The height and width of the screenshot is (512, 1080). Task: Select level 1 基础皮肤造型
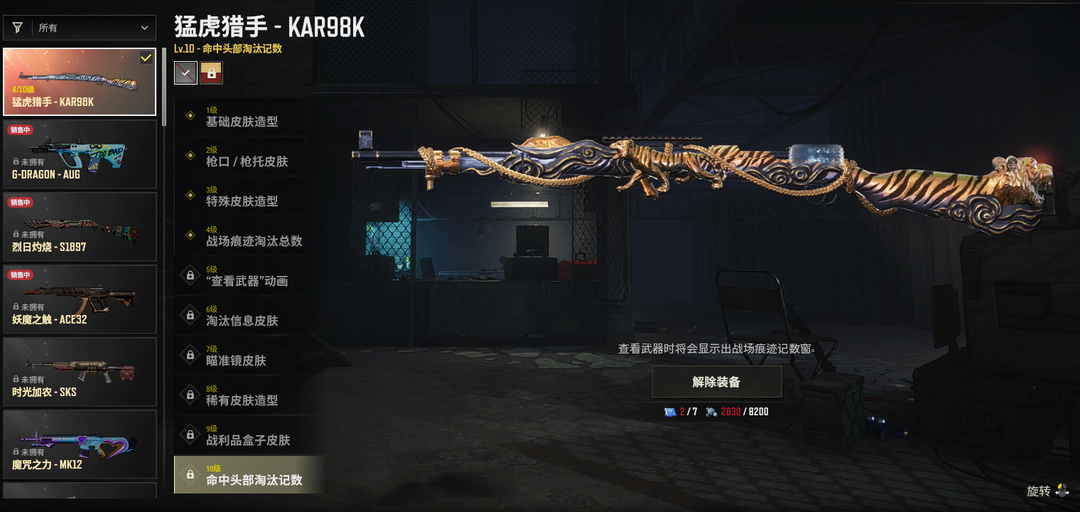click(x=248, y=117)
